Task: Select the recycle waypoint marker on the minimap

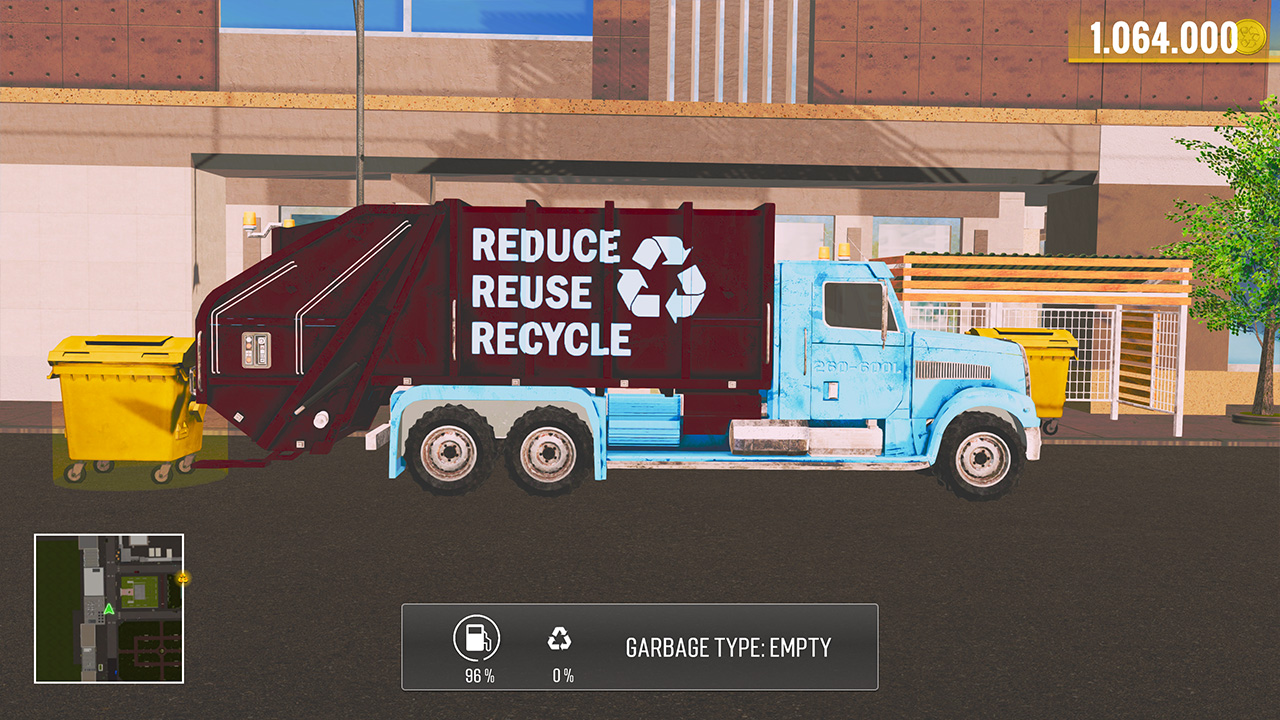Action: [x=181, y=578]
